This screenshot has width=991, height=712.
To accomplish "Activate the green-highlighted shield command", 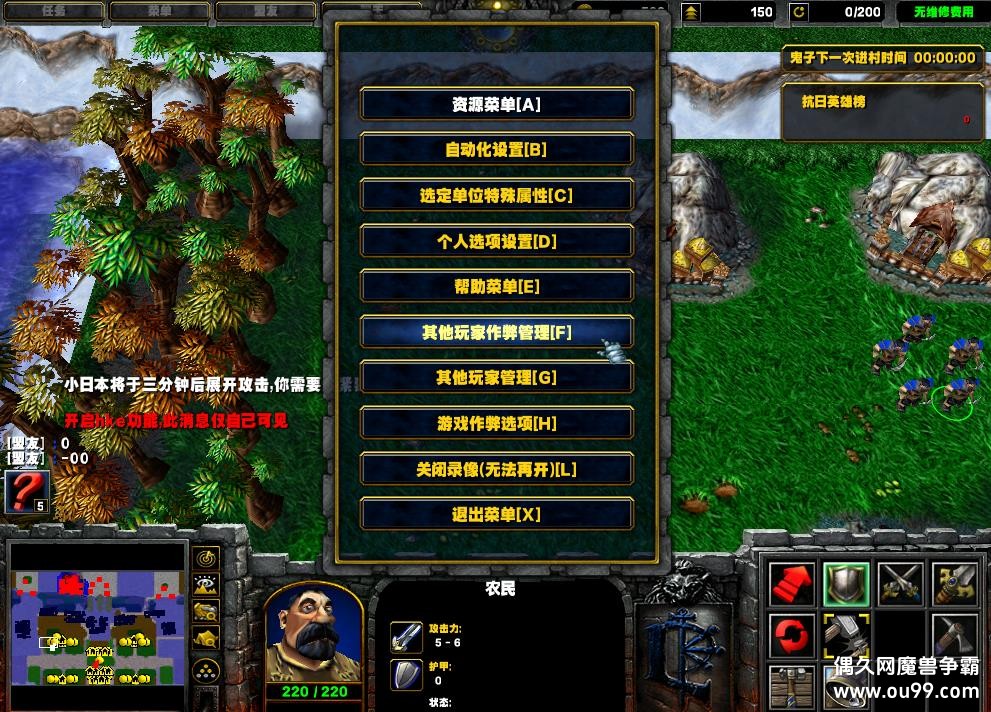I will (845, 584).
